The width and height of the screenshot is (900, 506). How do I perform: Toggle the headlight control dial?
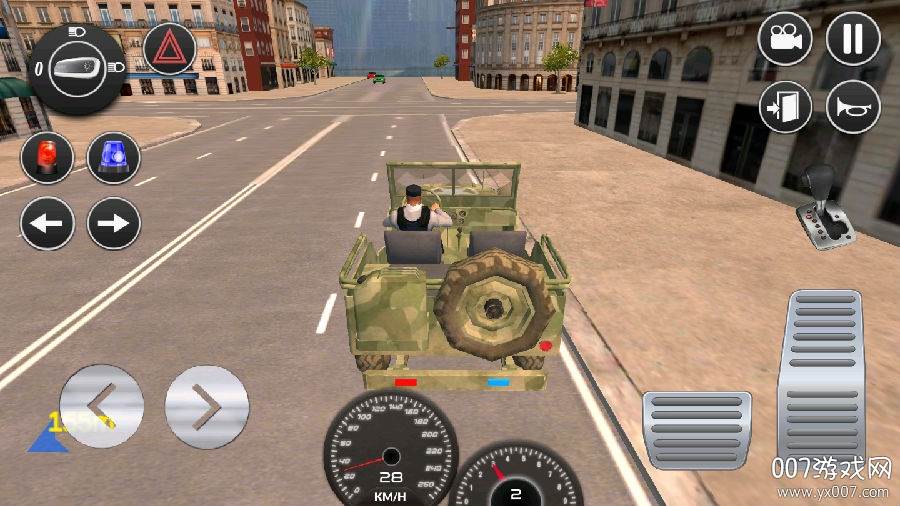click(x=77, y=68)
